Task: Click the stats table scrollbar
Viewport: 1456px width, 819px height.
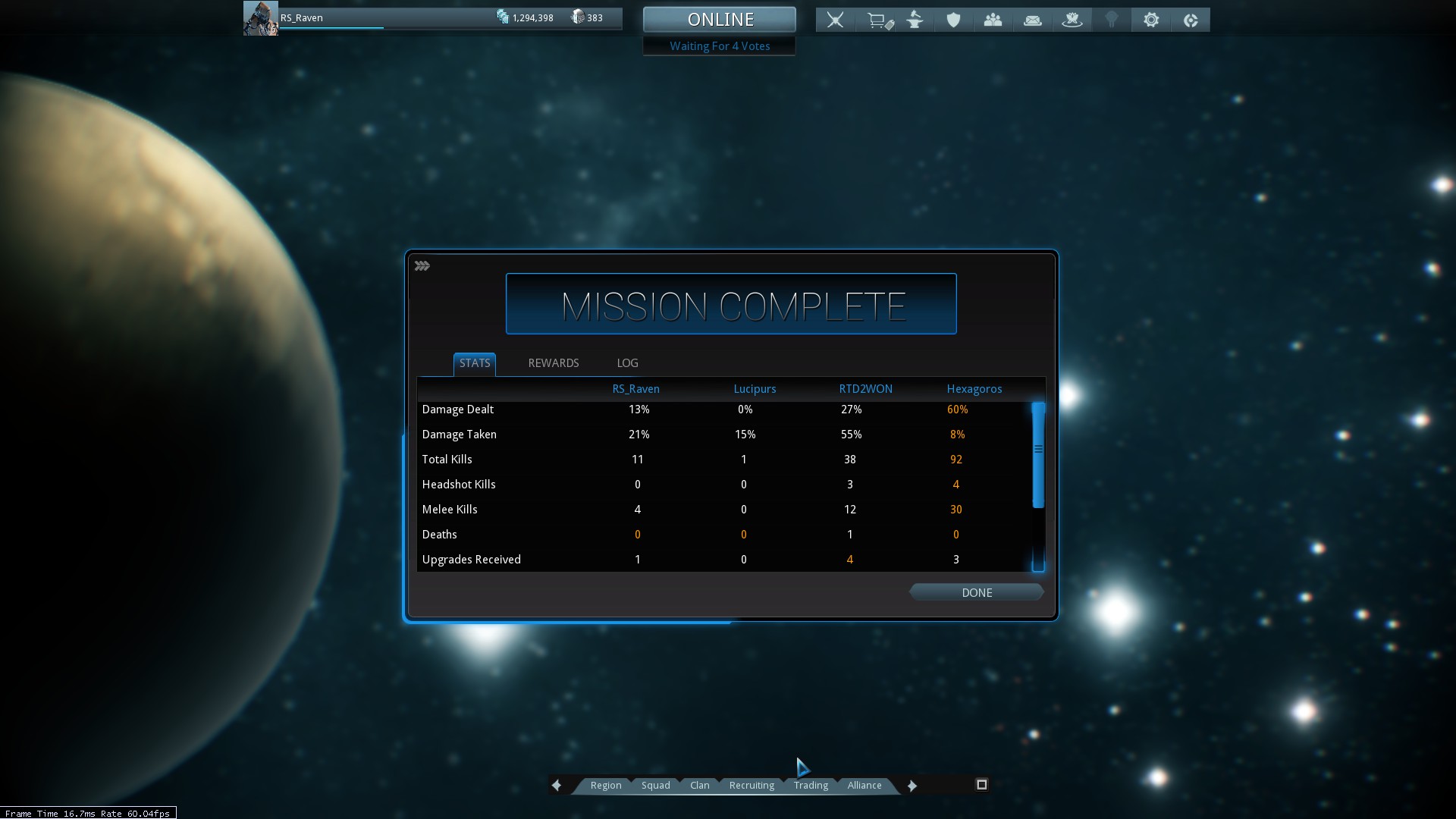Action: (1038, 455)
